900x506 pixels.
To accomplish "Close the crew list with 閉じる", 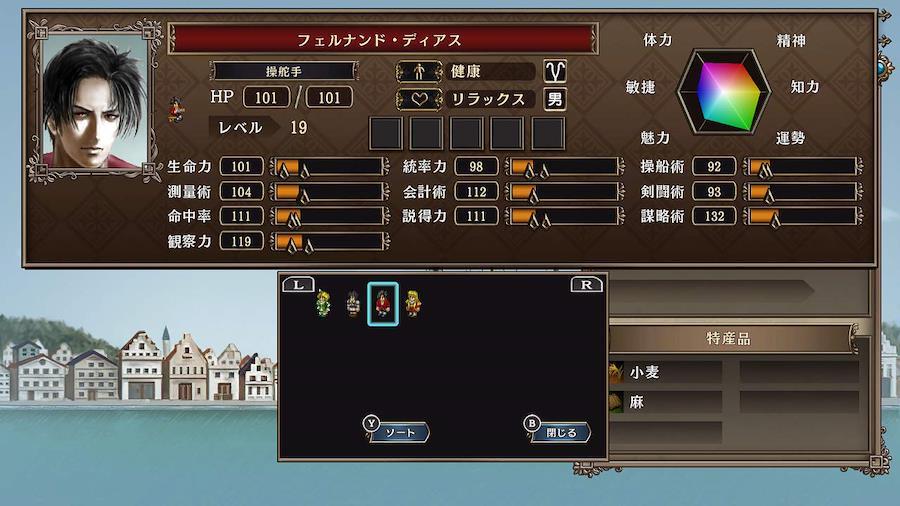I will [x=559, y=432].
